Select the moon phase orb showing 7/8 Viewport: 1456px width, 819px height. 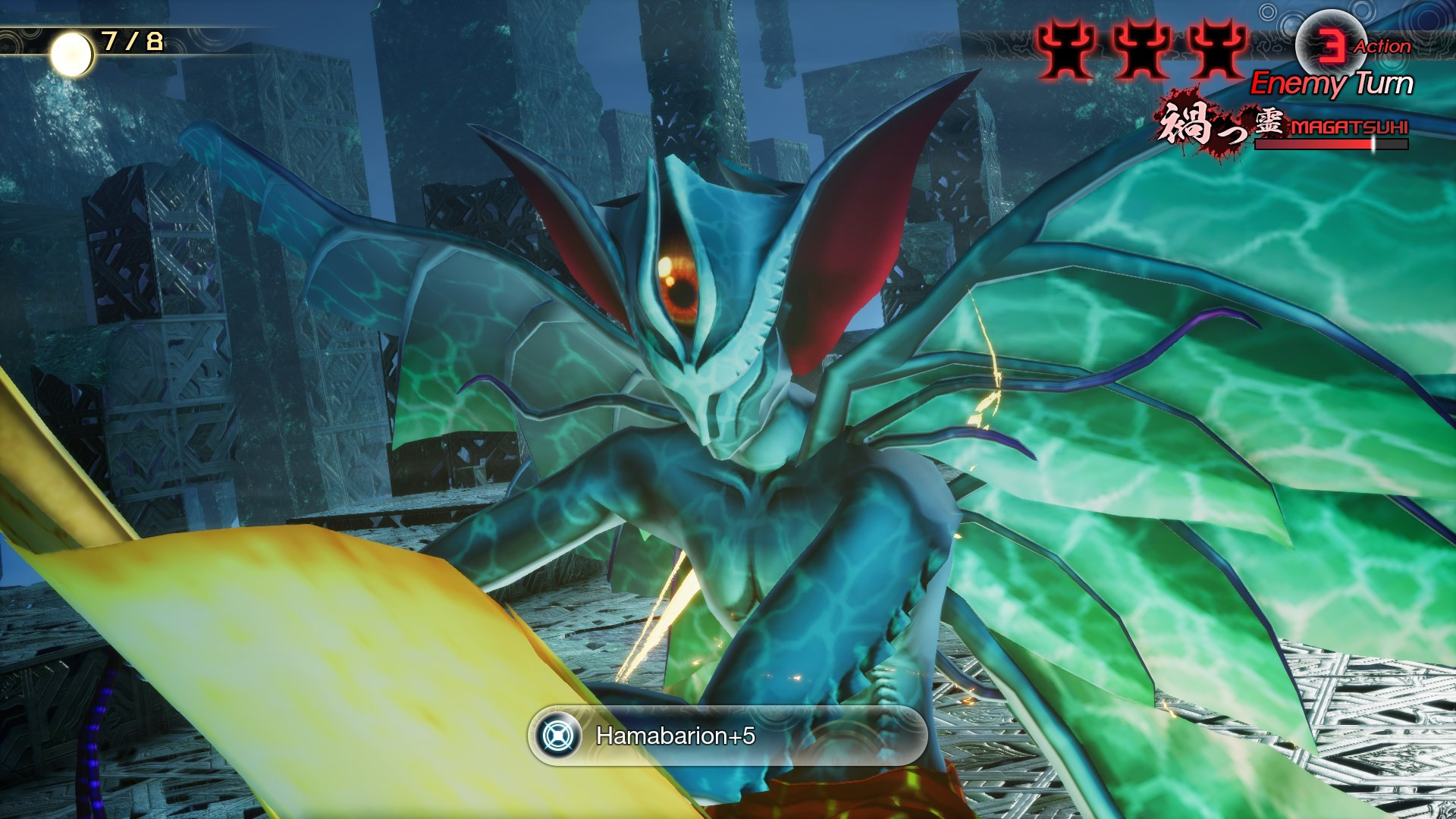point(71,55)
